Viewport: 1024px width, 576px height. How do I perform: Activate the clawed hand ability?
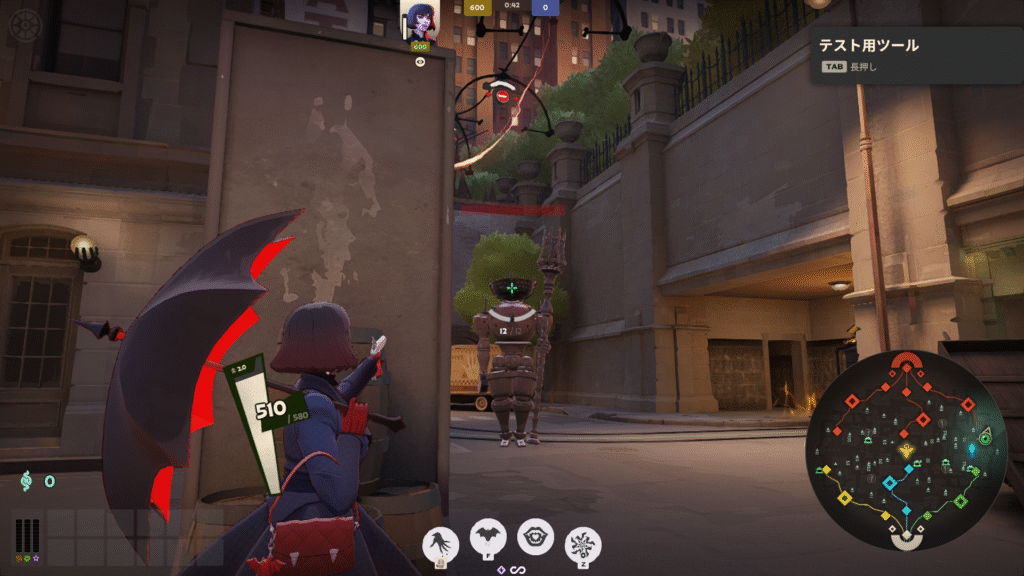(x=441, y=541)
